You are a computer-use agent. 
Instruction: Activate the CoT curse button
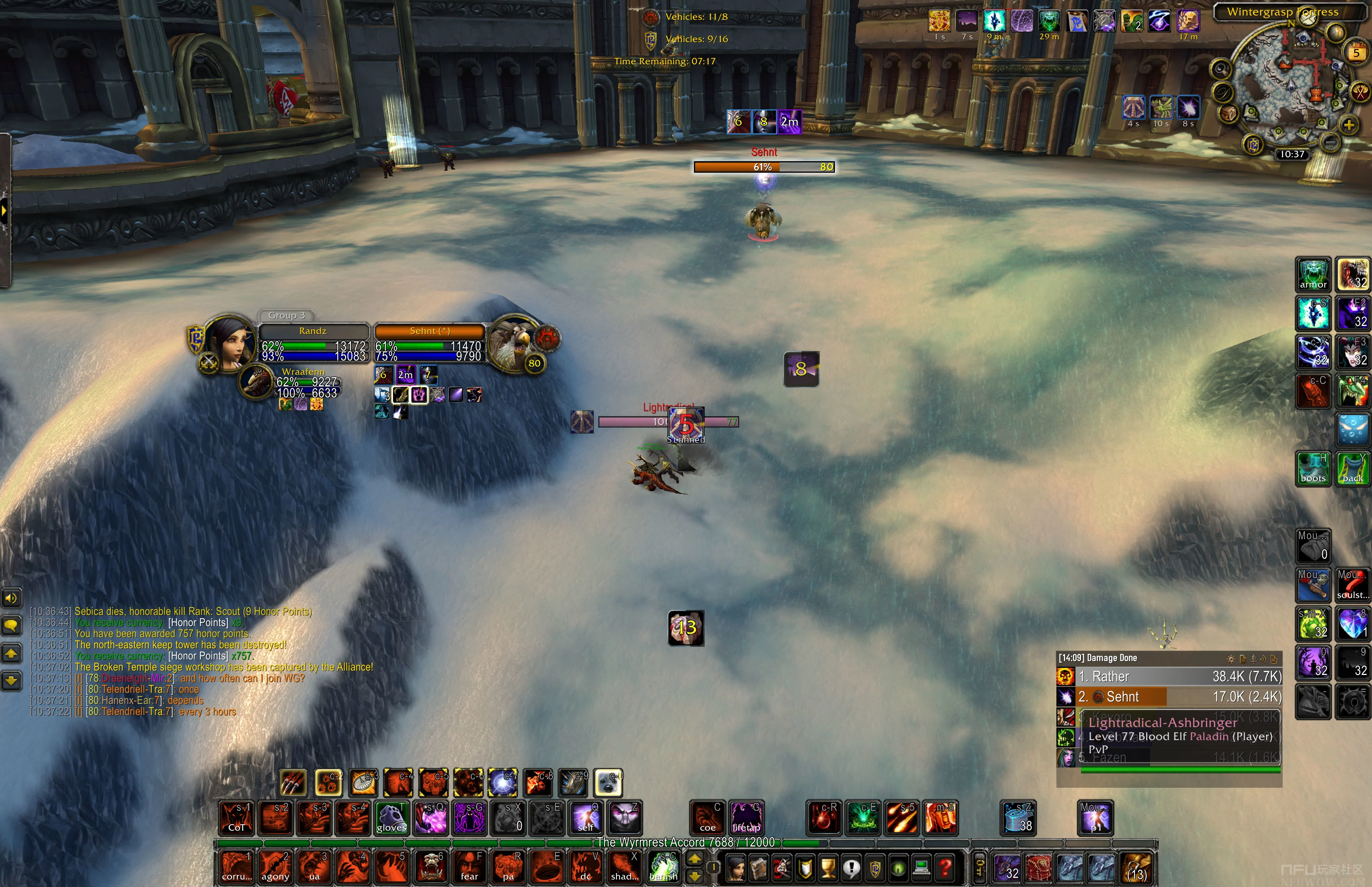(237, 817)
